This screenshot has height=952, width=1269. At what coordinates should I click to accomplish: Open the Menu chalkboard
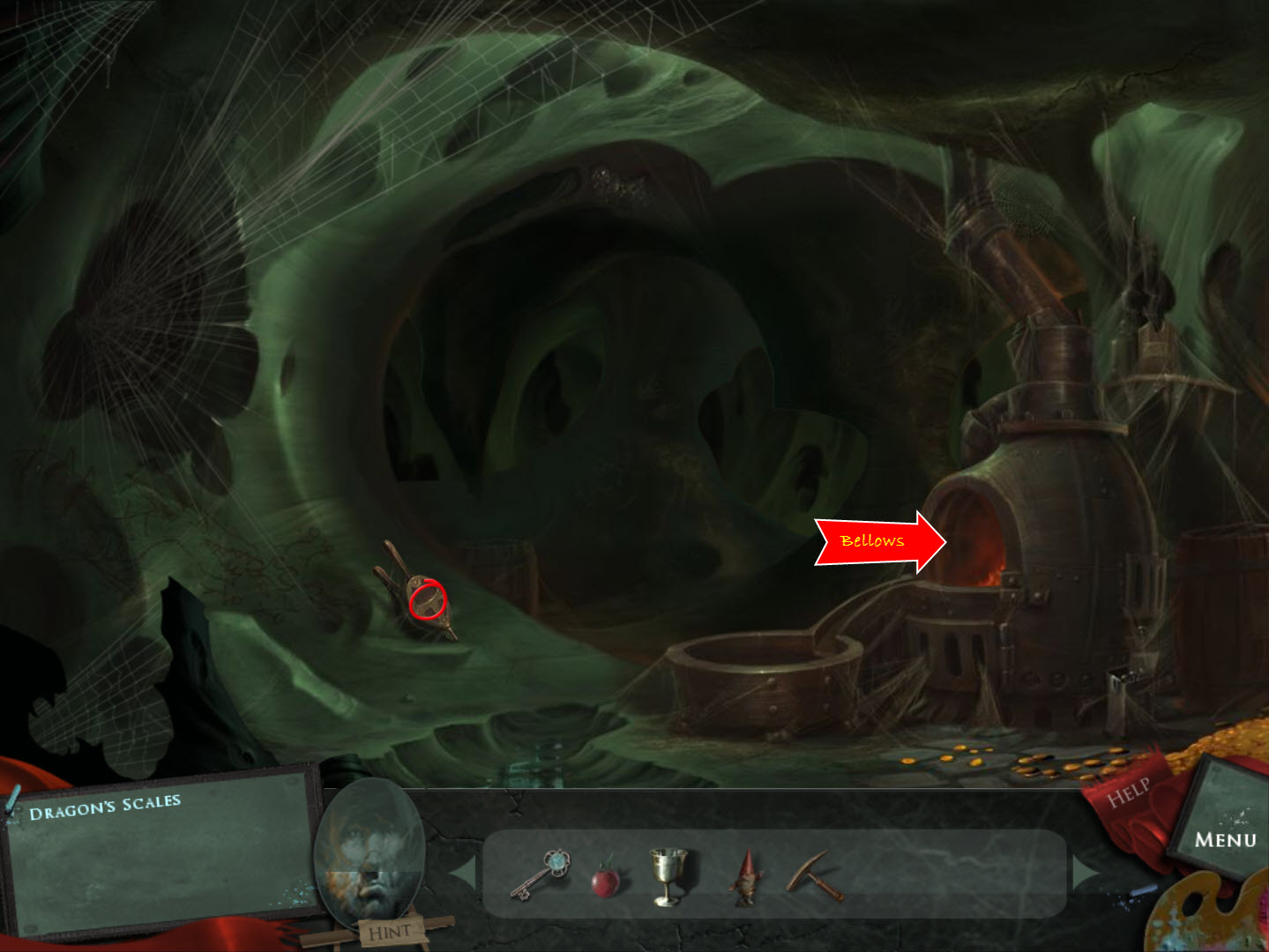pyautogui.click(x=1224, y=837)
